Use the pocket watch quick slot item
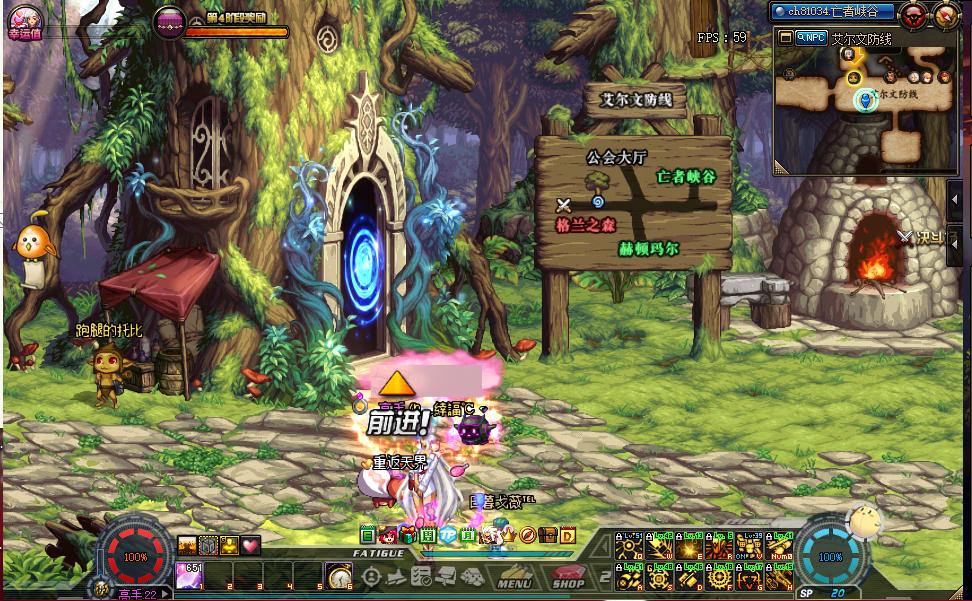972x601 pixels. pyautogui.click(x=339, y=576)
